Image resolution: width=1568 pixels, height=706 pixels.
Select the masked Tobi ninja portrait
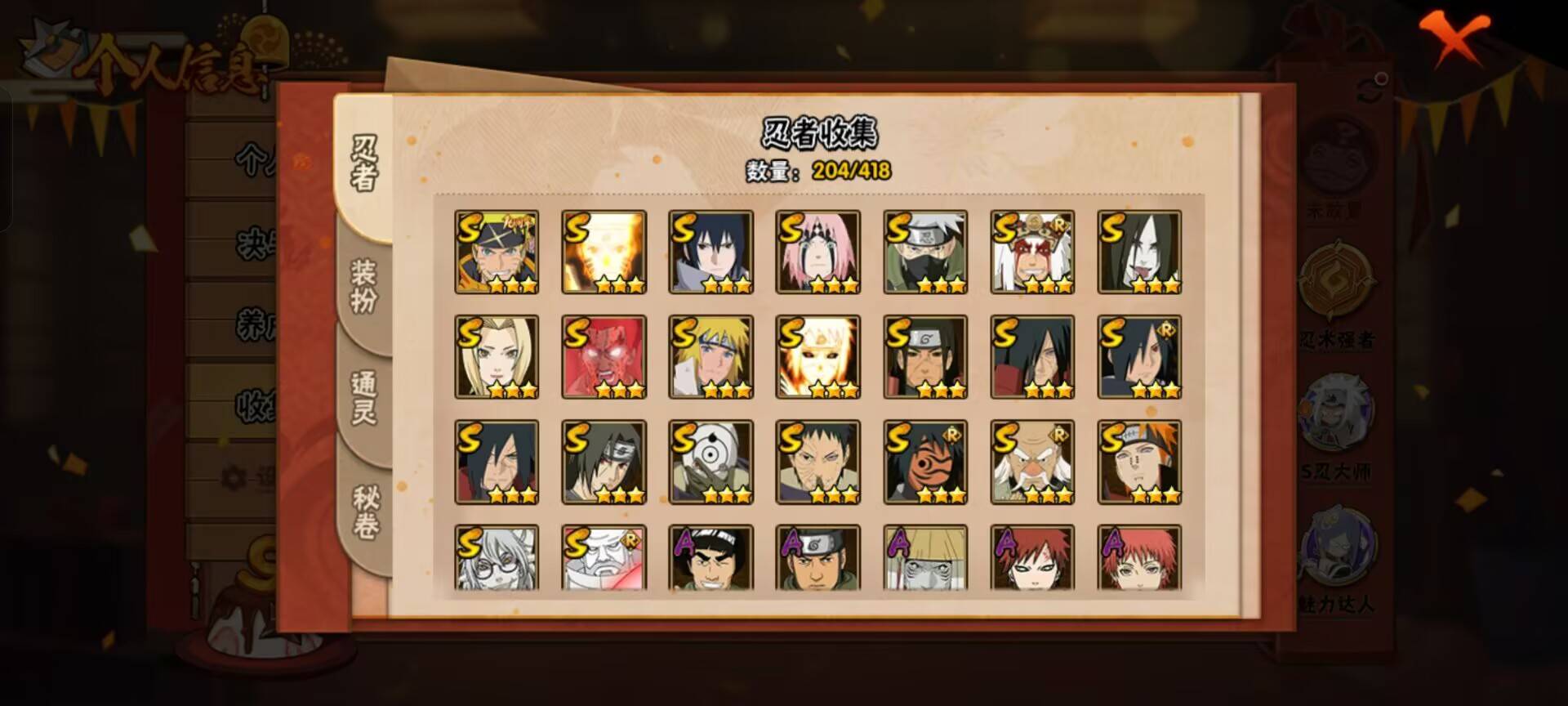(x=710, y=464)
